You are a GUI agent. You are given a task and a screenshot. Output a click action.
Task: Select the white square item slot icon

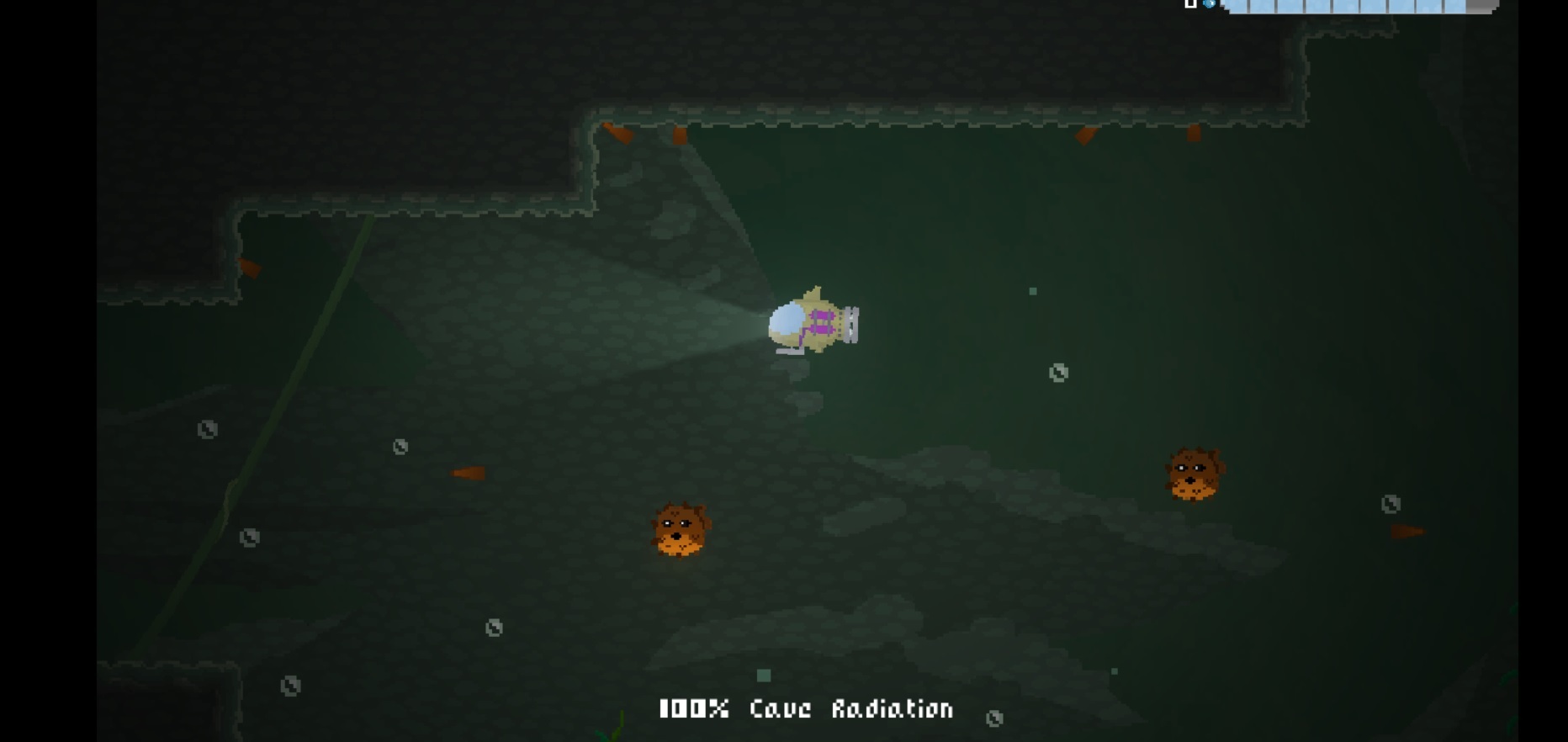point(1189,3)
